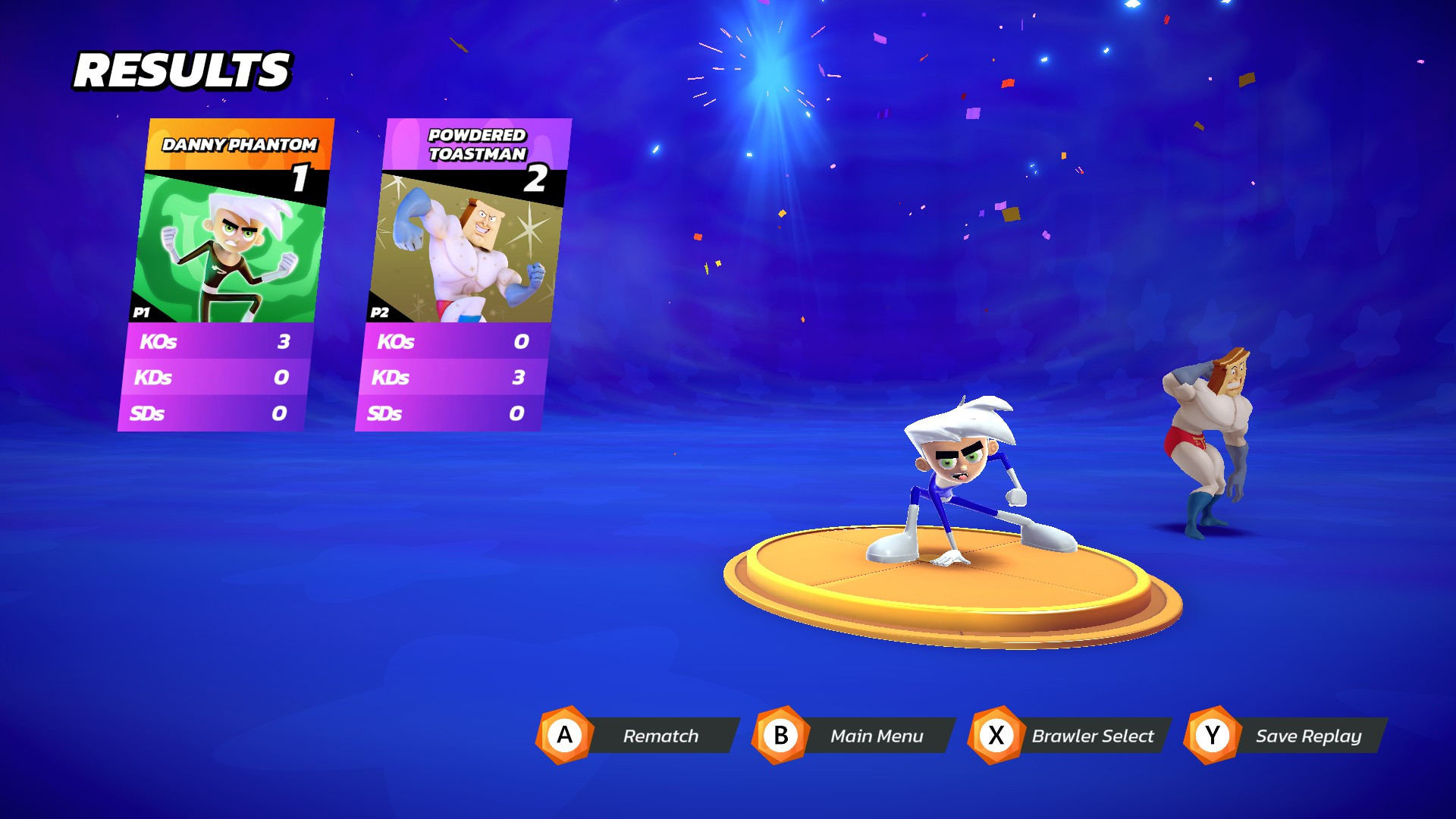Screen dimensions: 1456x819
Task: Click the RESULTS title banner
Action: click(182, 70)
